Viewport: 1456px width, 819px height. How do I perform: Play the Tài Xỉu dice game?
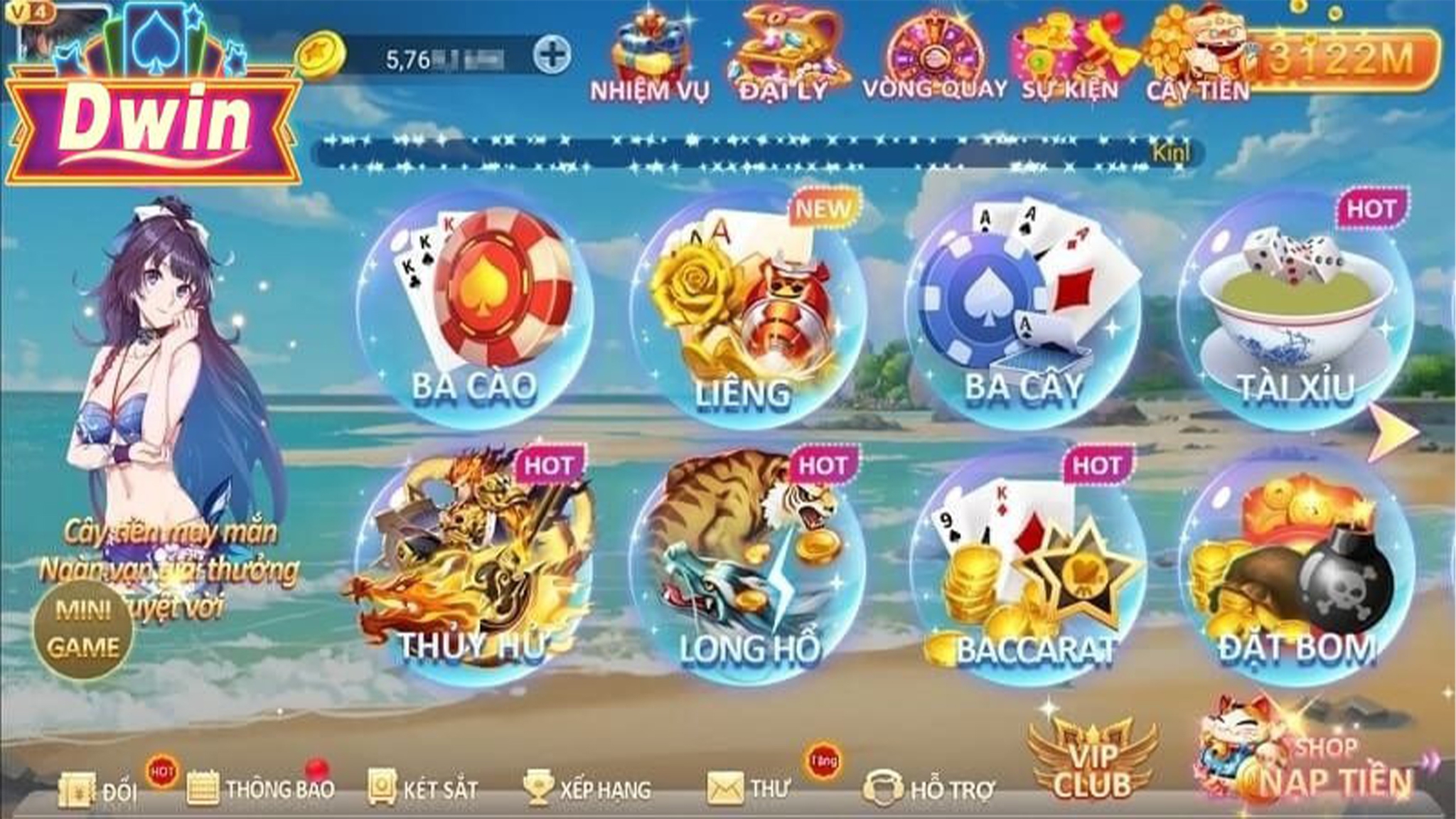tap(1295, 313)
